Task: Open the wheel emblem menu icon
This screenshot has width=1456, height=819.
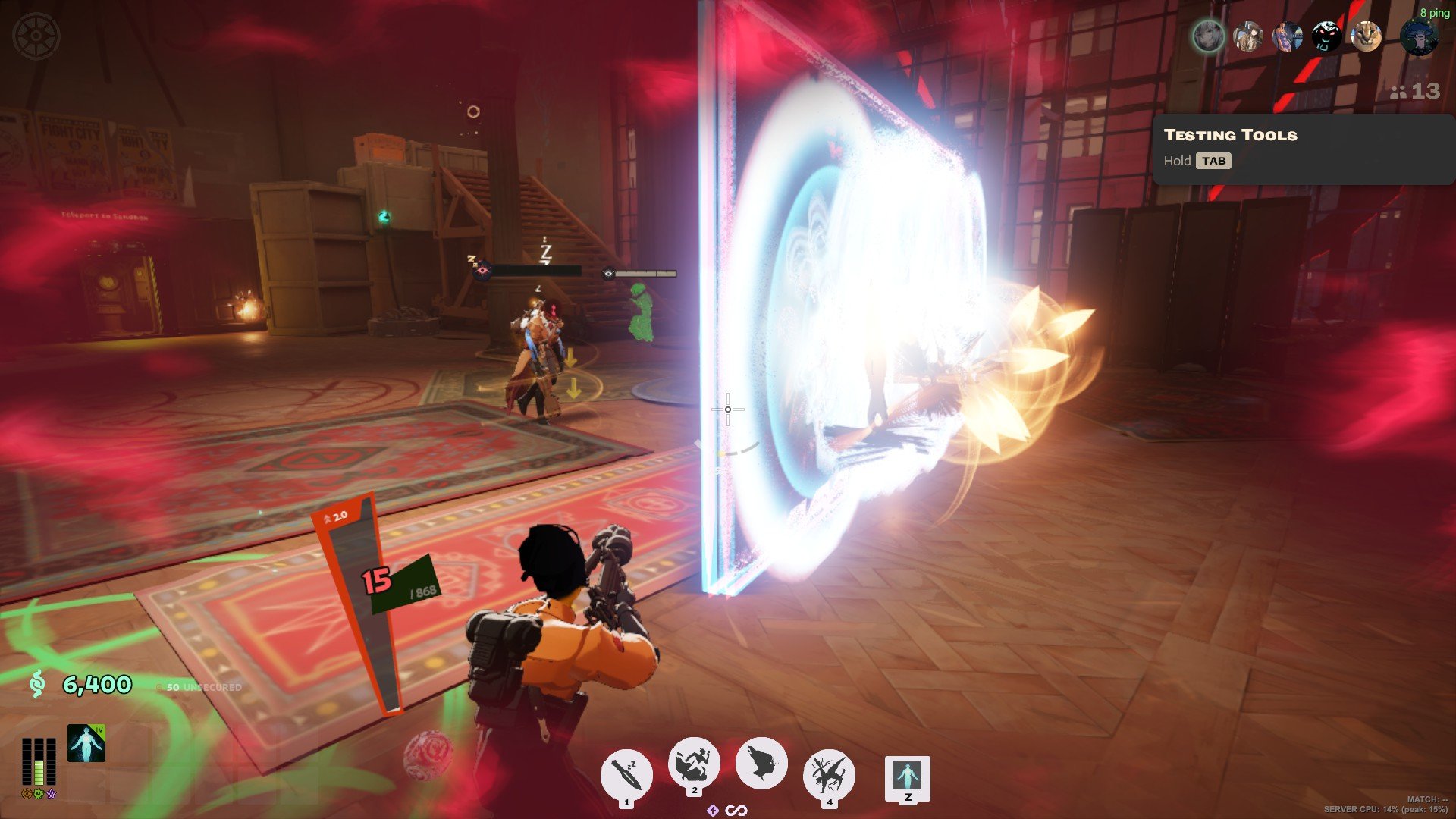Action: pyautogui.click(x=36, y=35)
